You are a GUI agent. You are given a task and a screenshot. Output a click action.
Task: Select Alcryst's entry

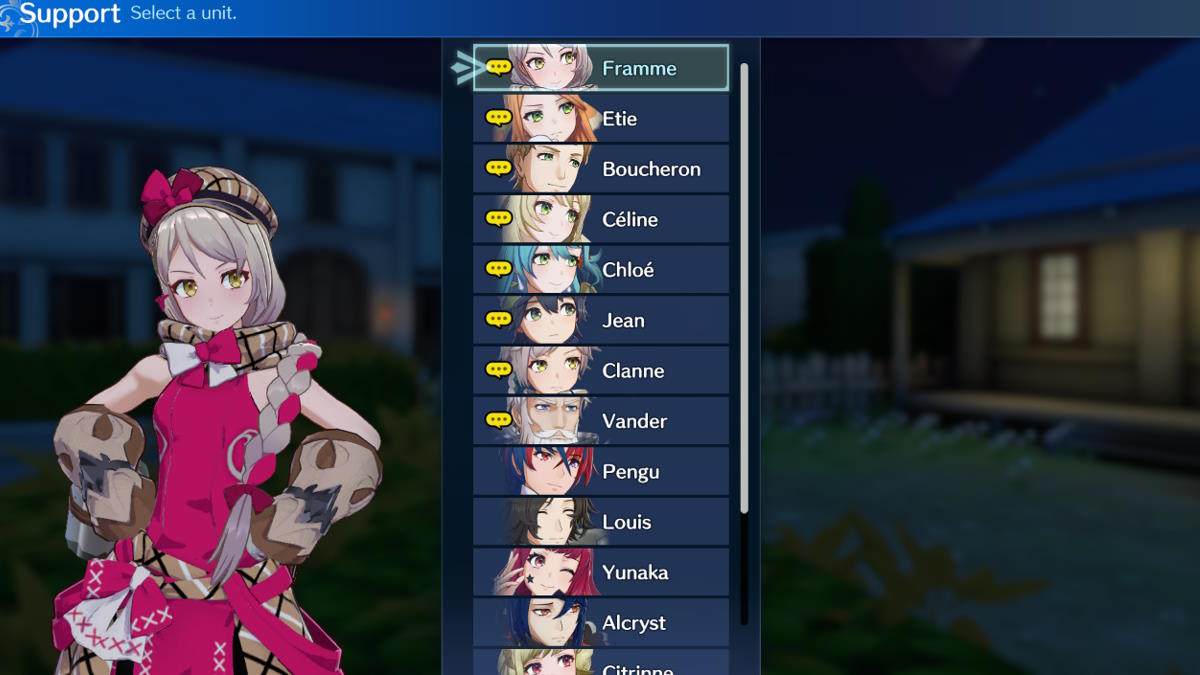click(x=601, y=622)
